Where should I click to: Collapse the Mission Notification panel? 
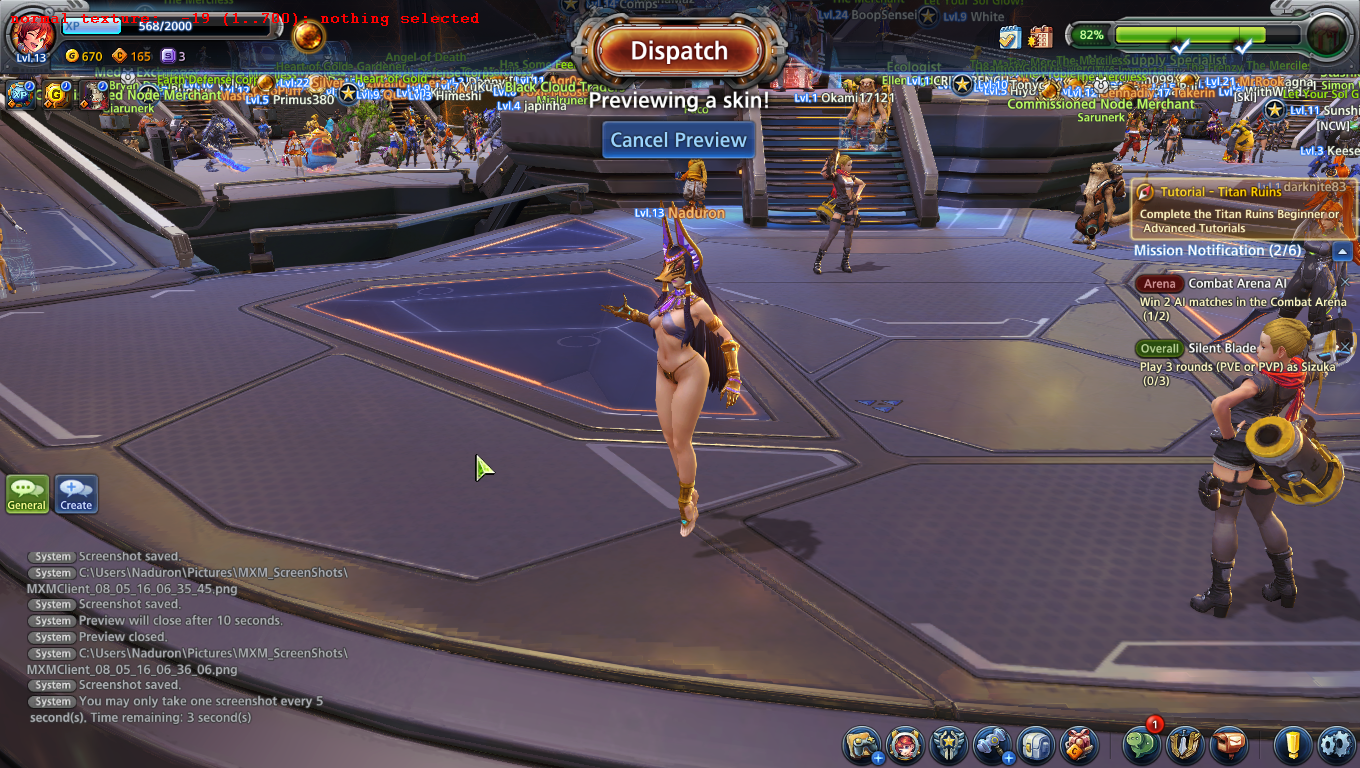1342,251
